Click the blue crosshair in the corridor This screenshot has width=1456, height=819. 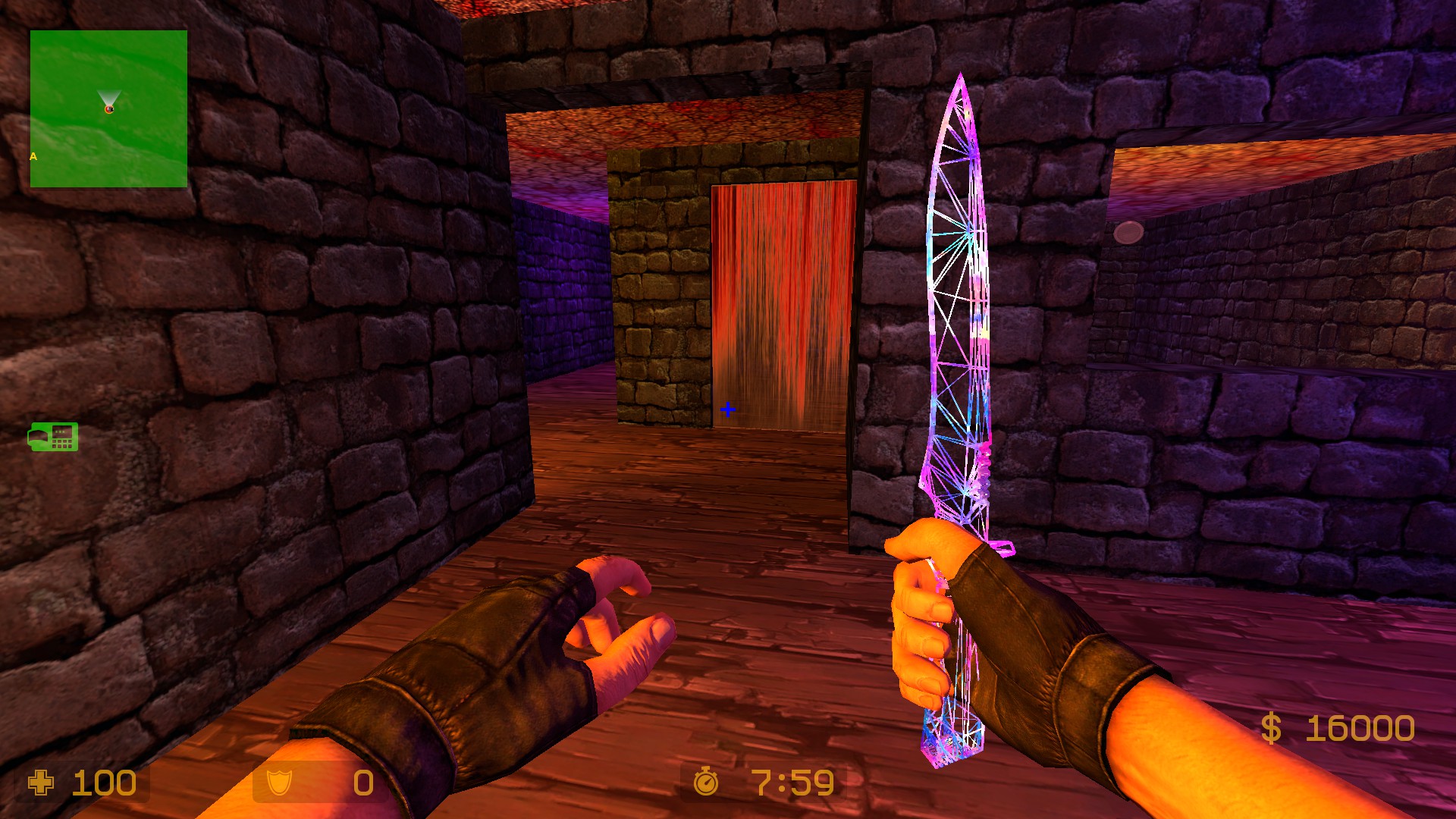click(x=727, y=410)
